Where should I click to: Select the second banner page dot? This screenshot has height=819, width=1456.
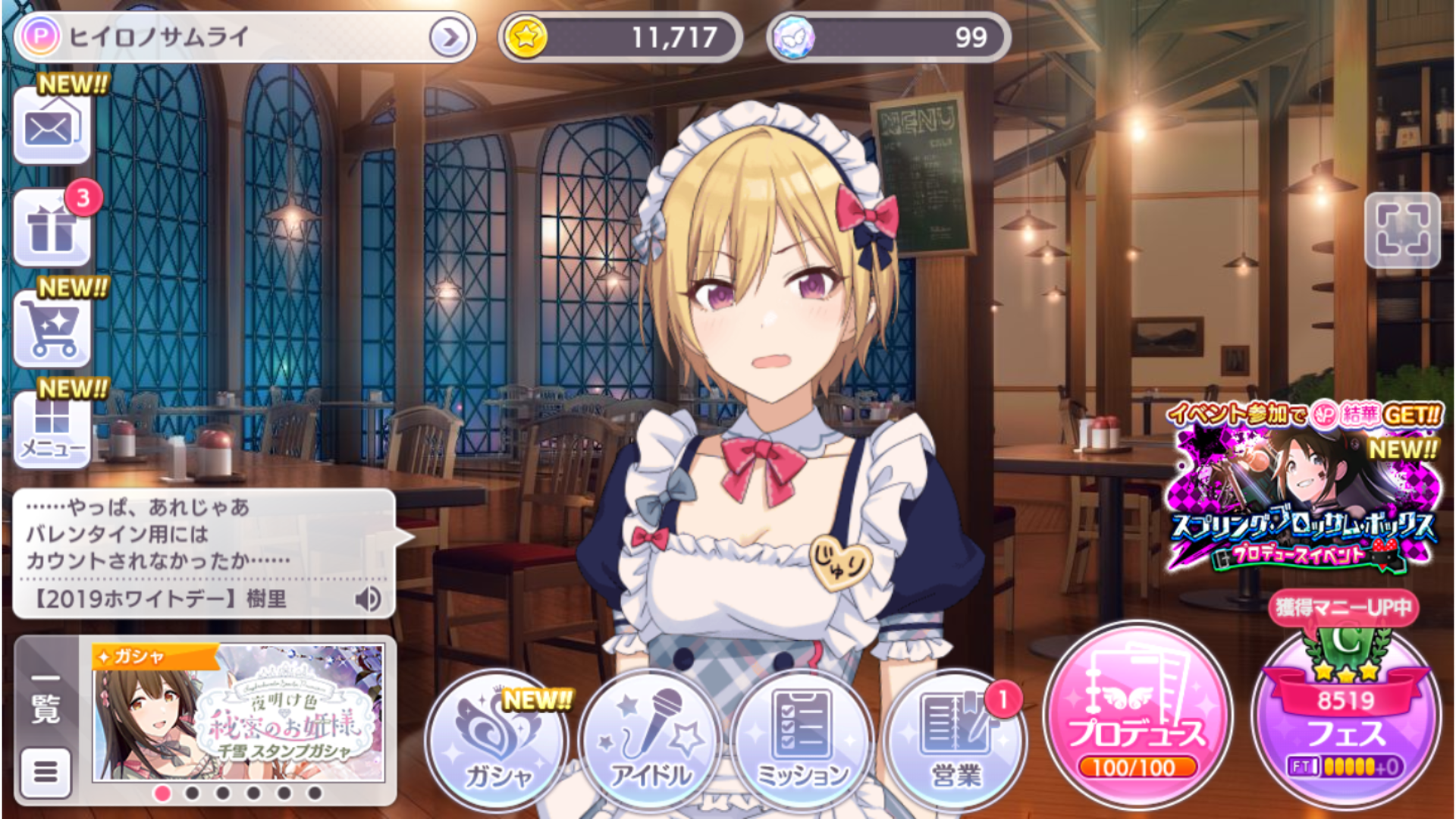pos(193,793)
